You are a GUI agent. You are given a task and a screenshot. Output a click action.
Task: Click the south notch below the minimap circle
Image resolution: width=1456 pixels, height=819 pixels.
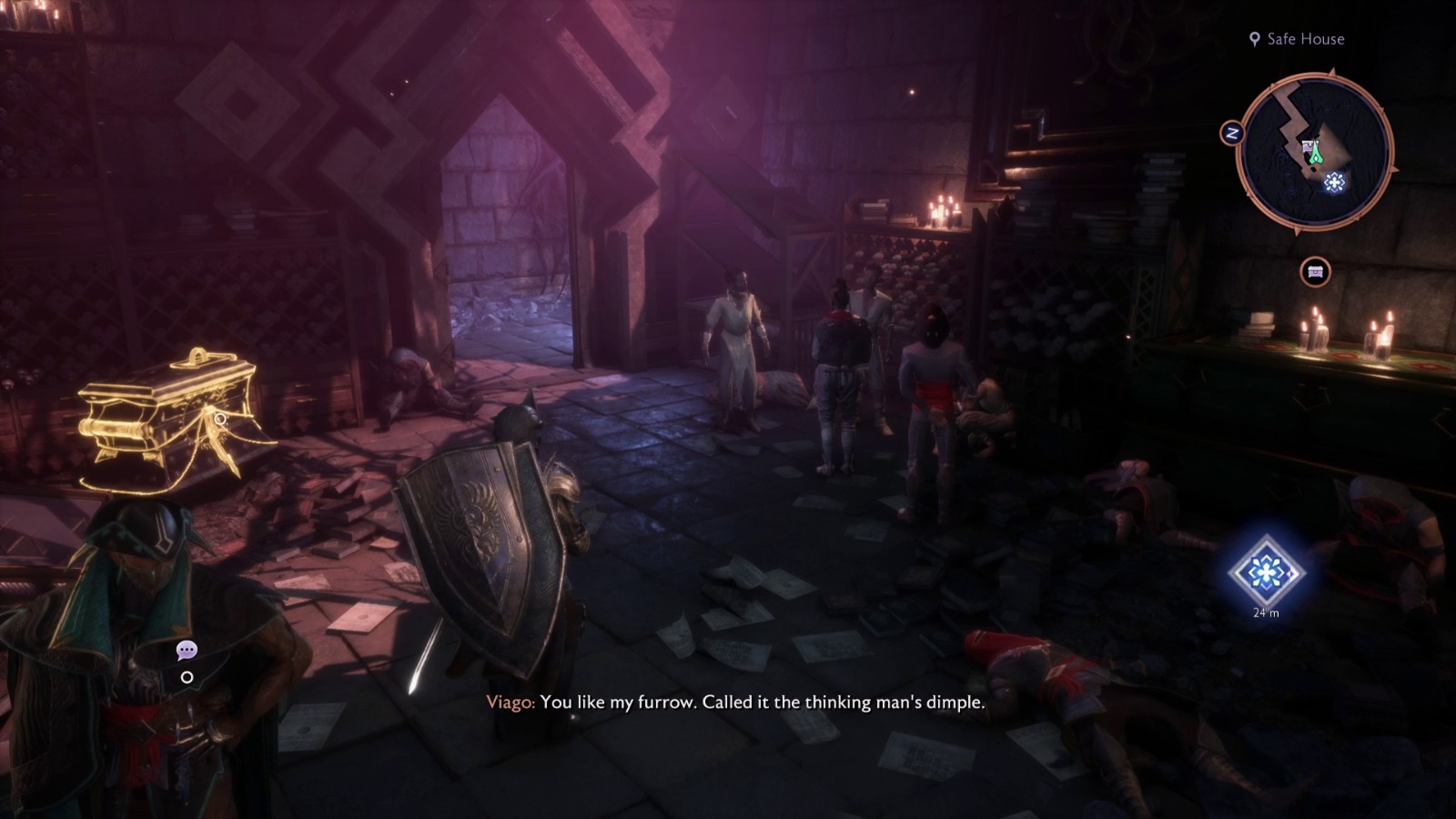coord(1298,230)
